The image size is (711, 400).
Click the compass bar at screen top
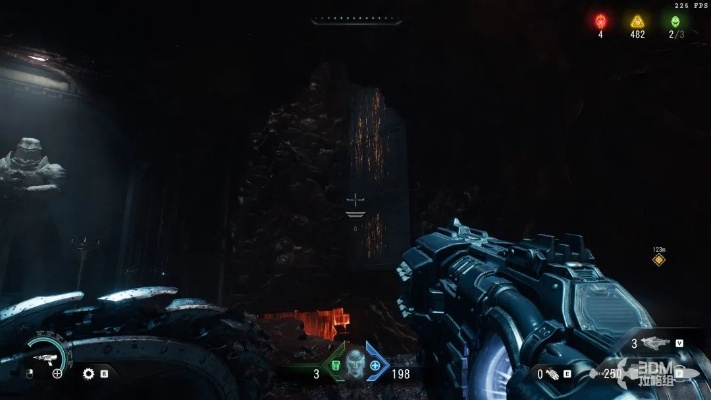point(355,19)
